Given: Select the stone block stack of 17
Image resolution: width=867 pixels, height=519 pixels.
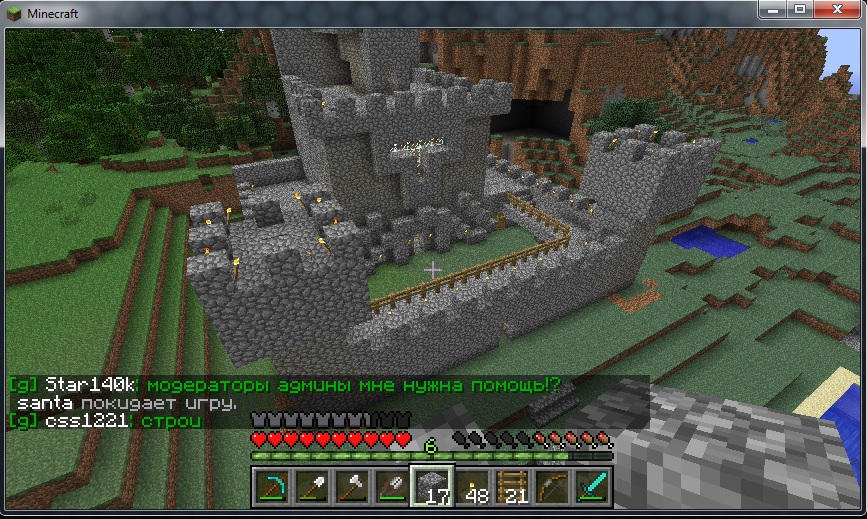Looking at the screenshot, I should coord(432,487).
